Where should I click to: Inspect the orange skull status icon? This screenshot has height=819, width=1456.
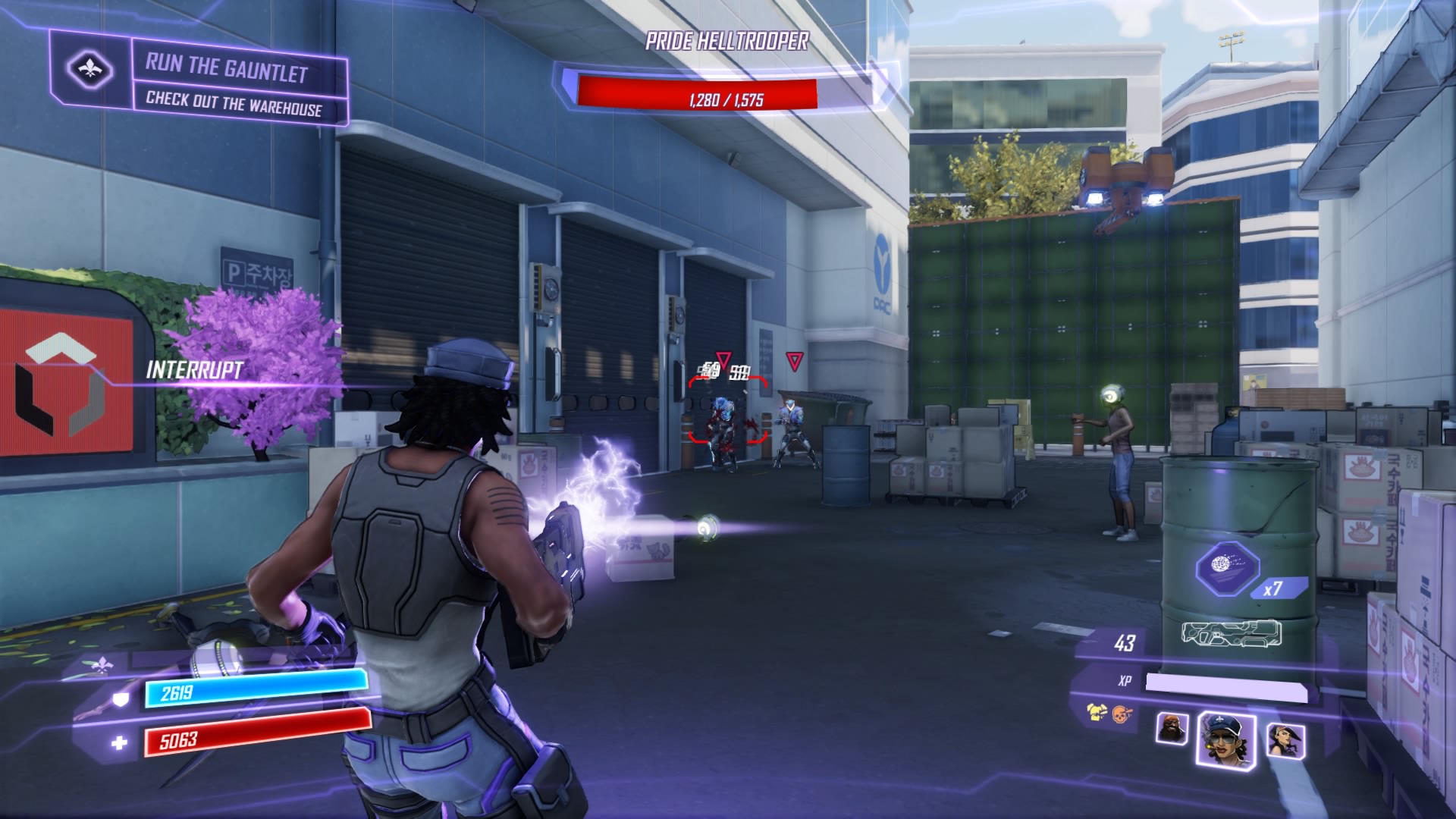[x=1120, y=714]
